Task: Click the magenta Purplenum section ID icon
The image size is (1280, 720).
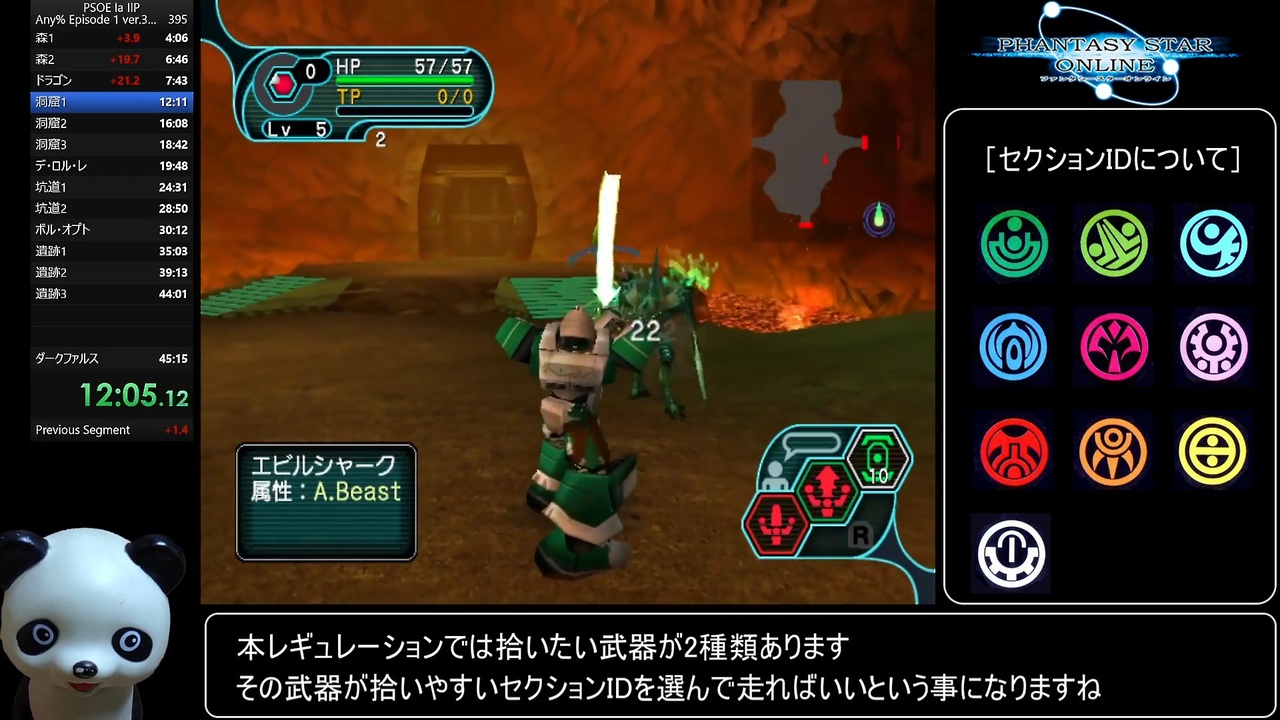Action: (1114, 347)
